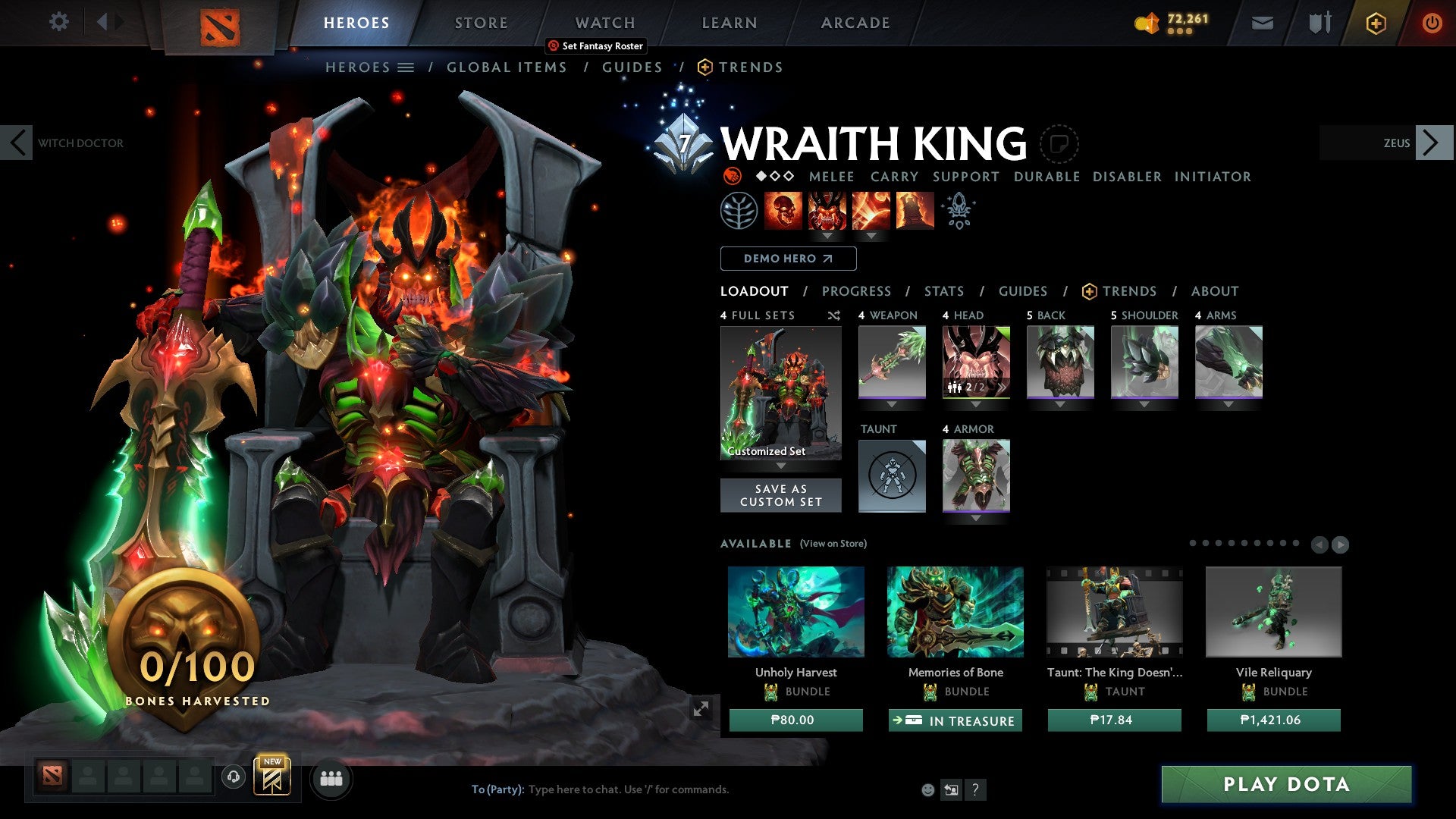
Task: Click the empty Taunt slot to toggle it
Action: pyautogui.click(x=892, y=475)
